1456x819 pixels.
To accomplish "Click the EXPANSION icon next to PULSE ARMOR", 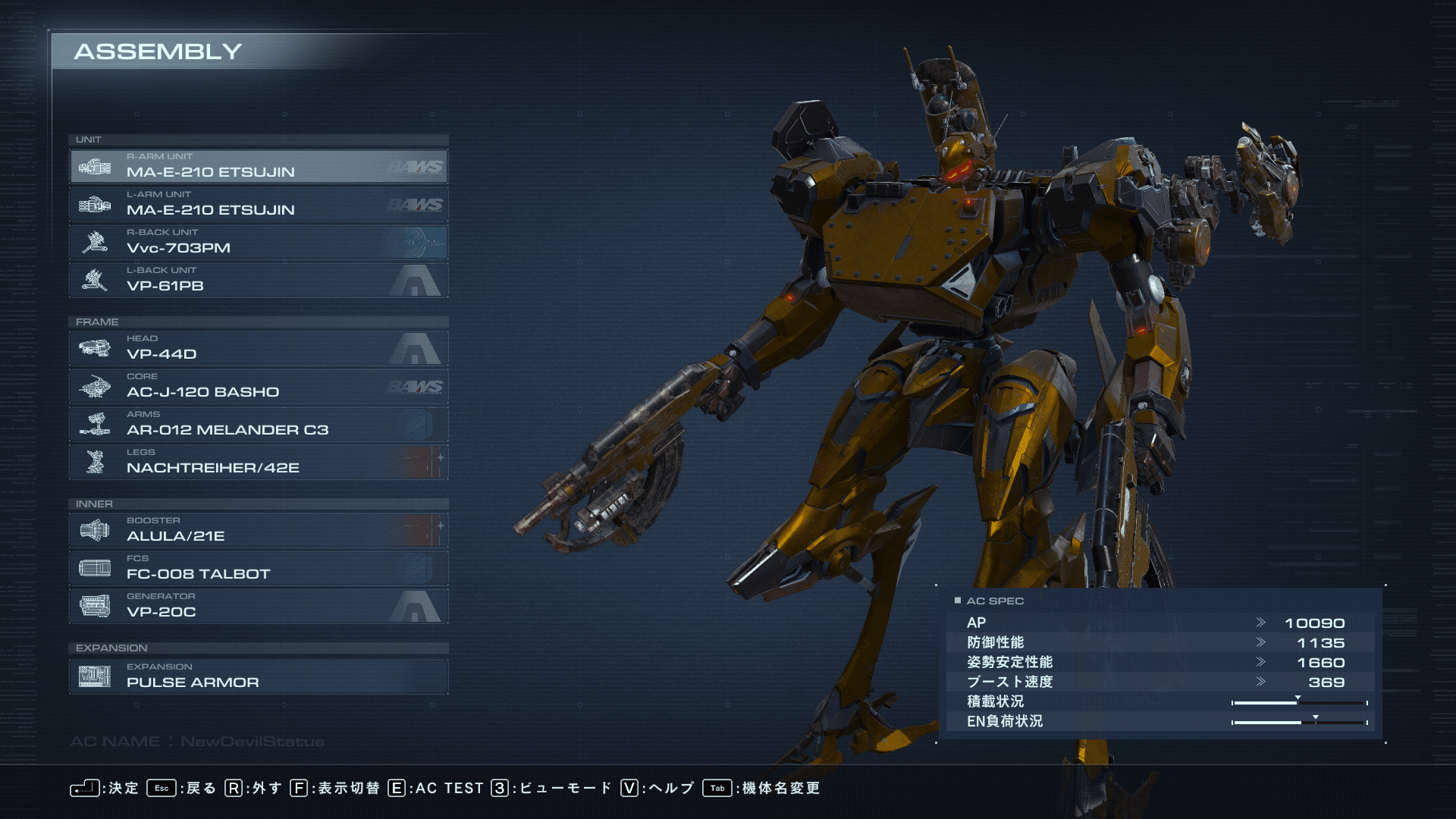I will [96, 676].
